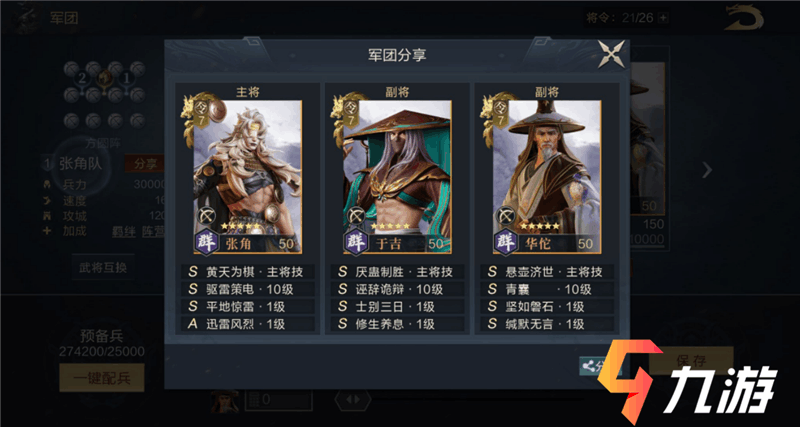View the 修生养息 skill row
The width and height of the screenshot is (800, 427).
(x=397, y=324)
